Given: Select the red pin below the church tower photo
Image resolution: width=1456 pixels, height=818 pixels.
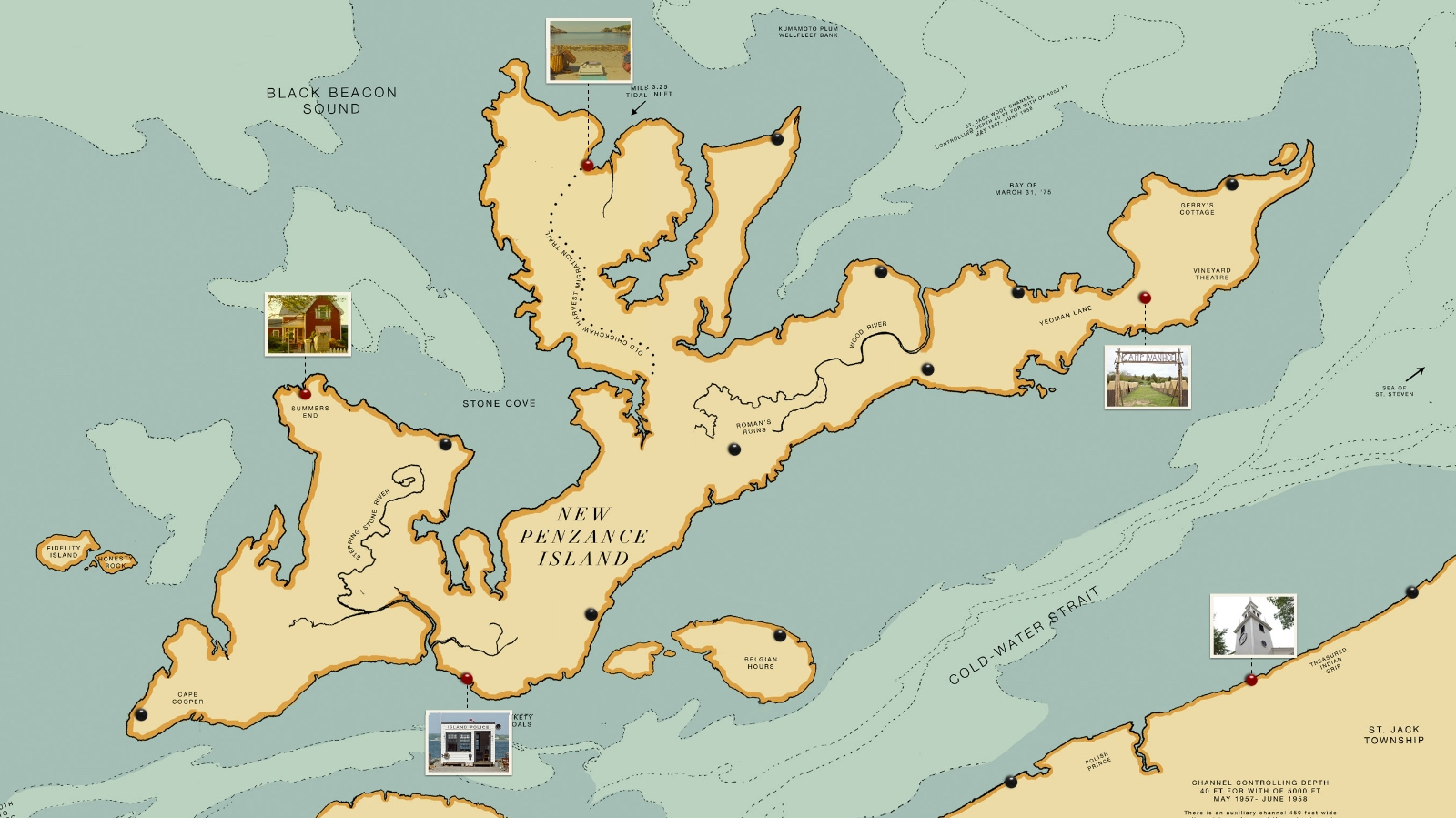Looking at the screenshot, I should coord(1251,680).
